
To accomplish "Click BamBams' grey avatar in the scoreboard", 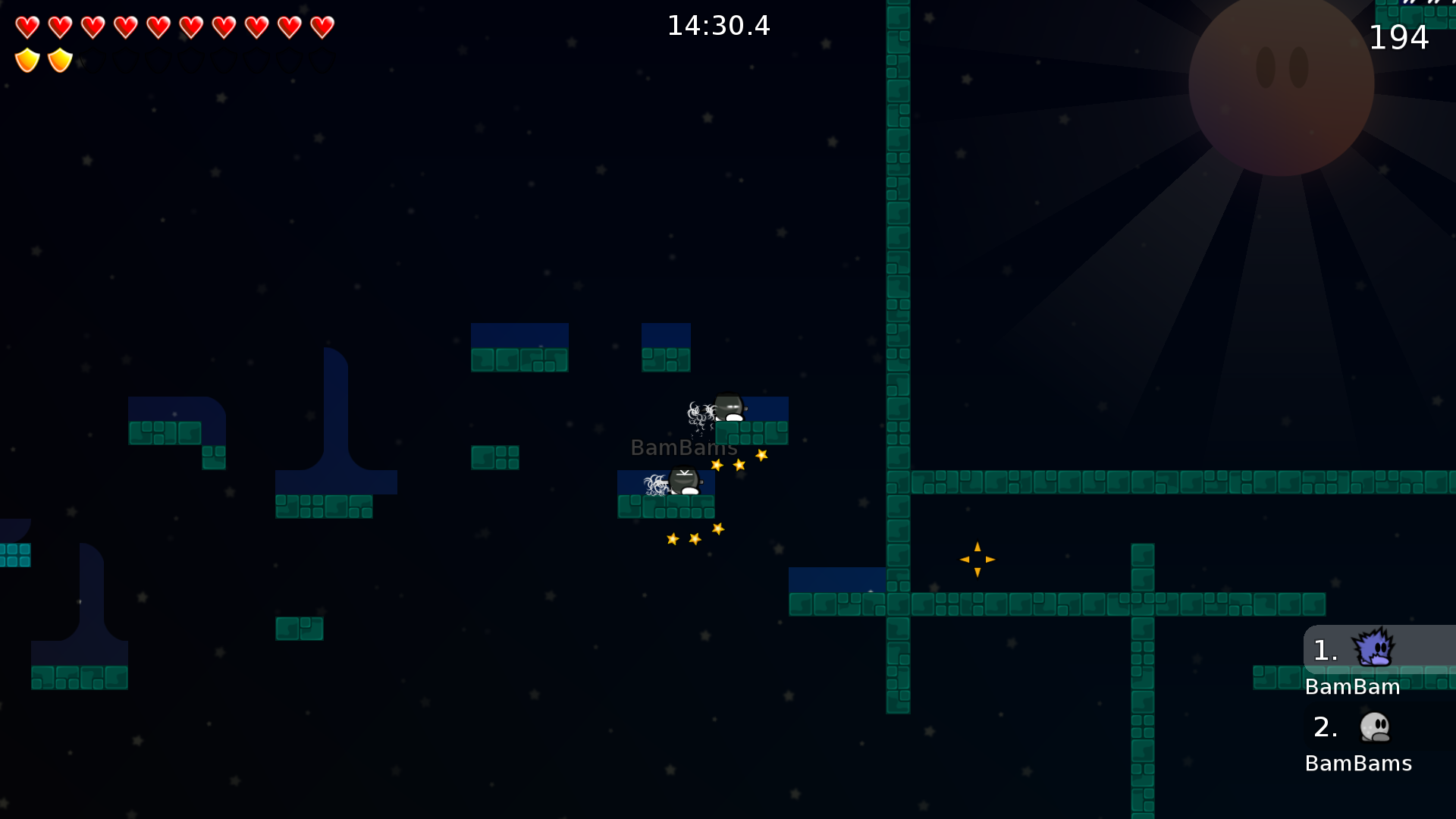I will pyautogui.click(x=1373, y=726).
